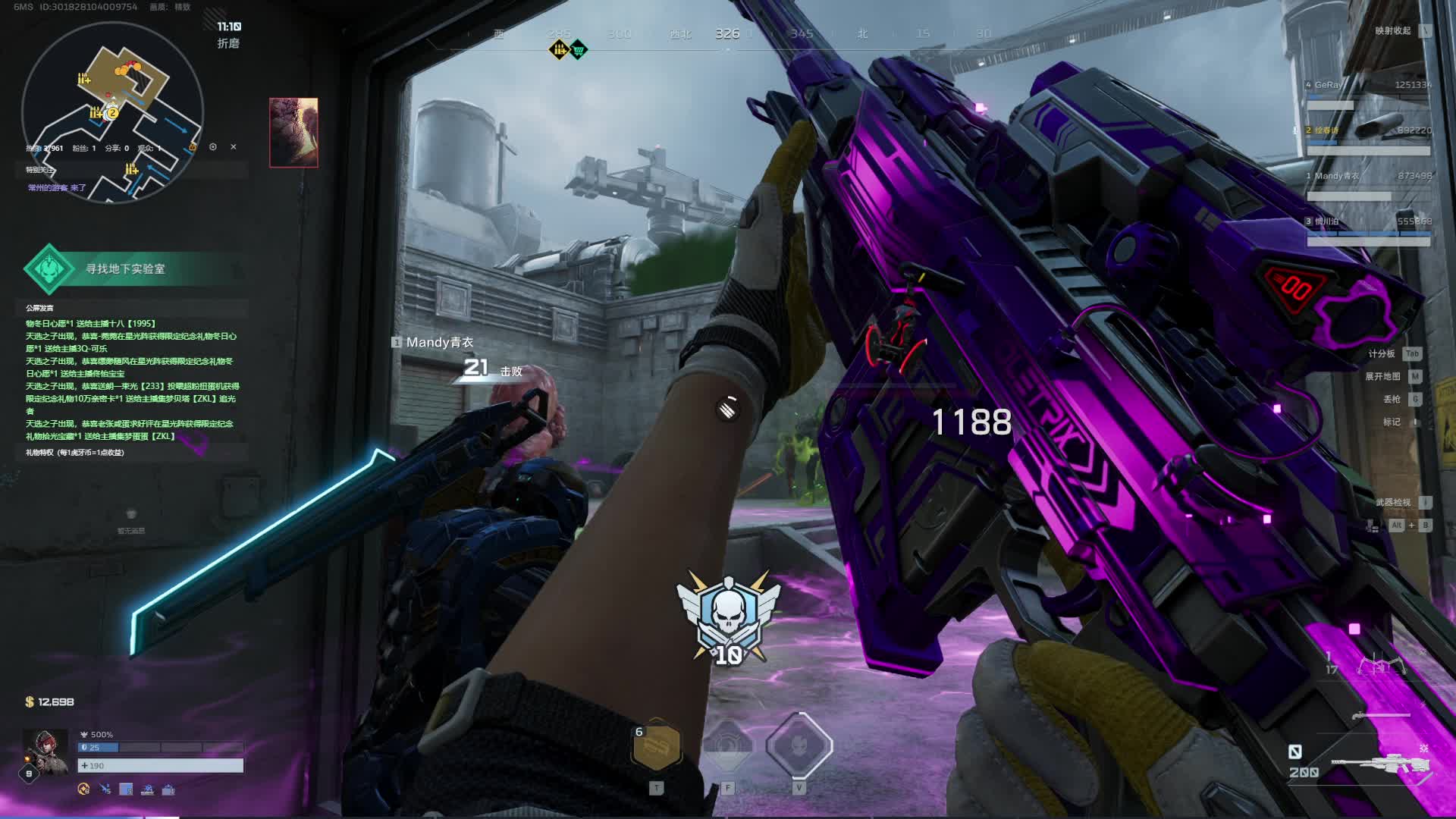
Task: Select the monster portrait thumbnail
Action: tap(293, 132)
